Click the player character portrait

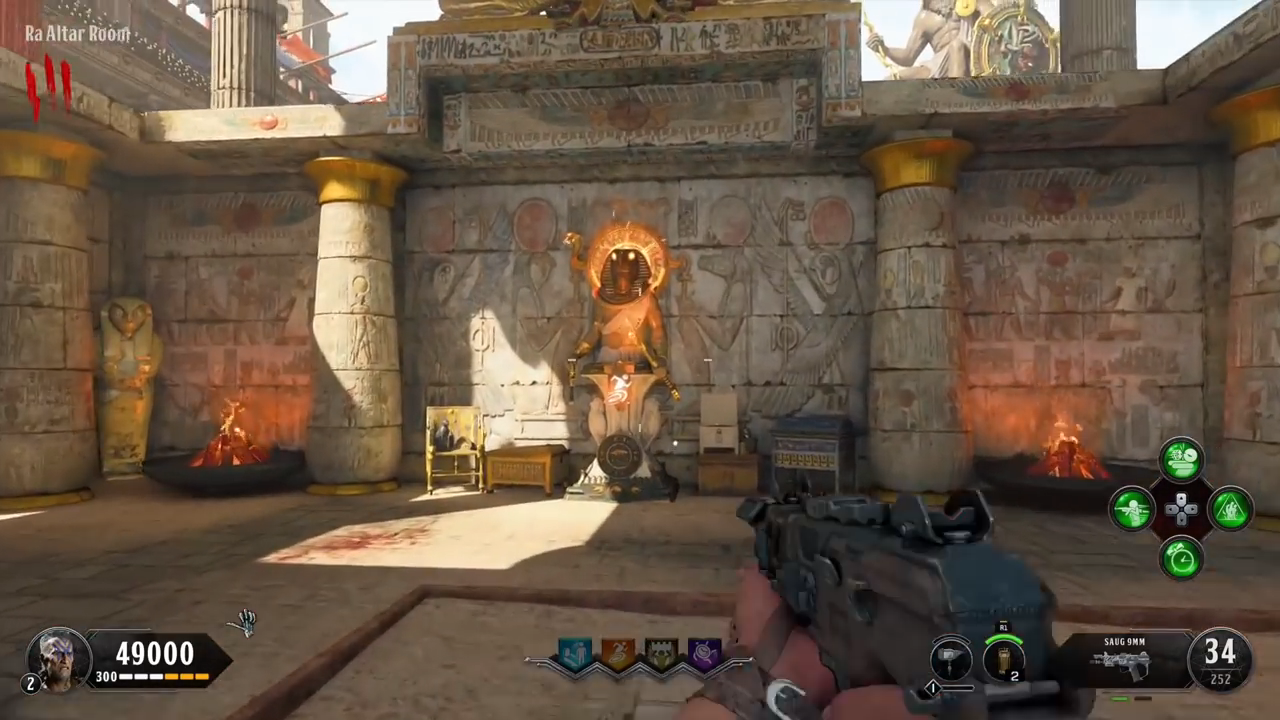(x=59, y=659)
